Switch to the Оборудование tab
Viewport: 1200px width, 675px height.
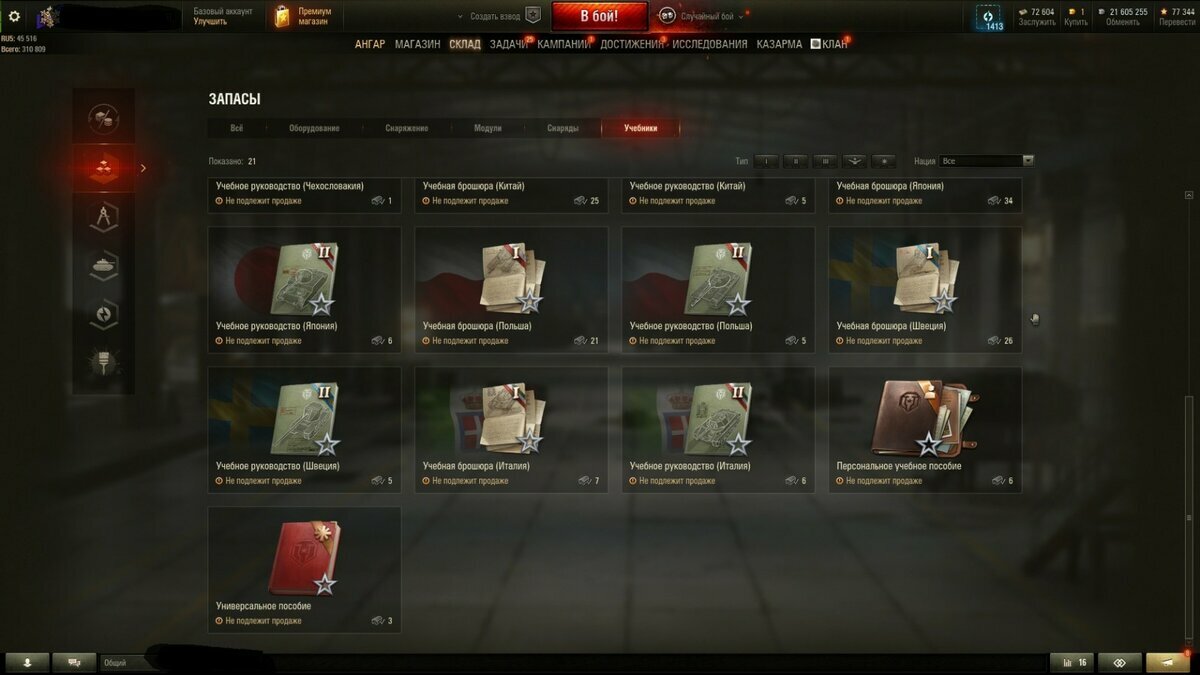click(x=314, y=128)
